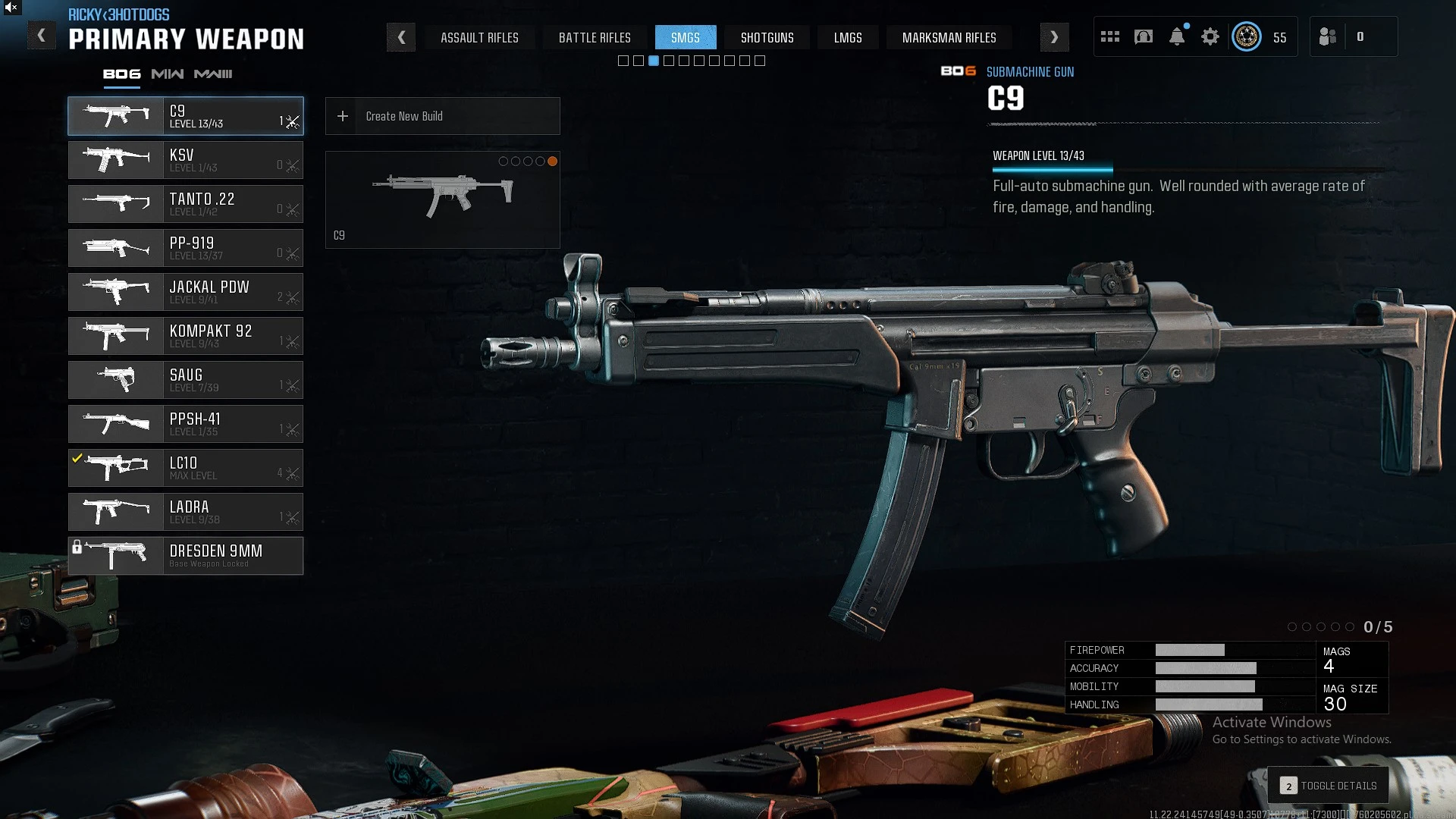1456x819 pixels.
Task: Switch weapon filter to MWIII
Action: click(x=213, y=74)
